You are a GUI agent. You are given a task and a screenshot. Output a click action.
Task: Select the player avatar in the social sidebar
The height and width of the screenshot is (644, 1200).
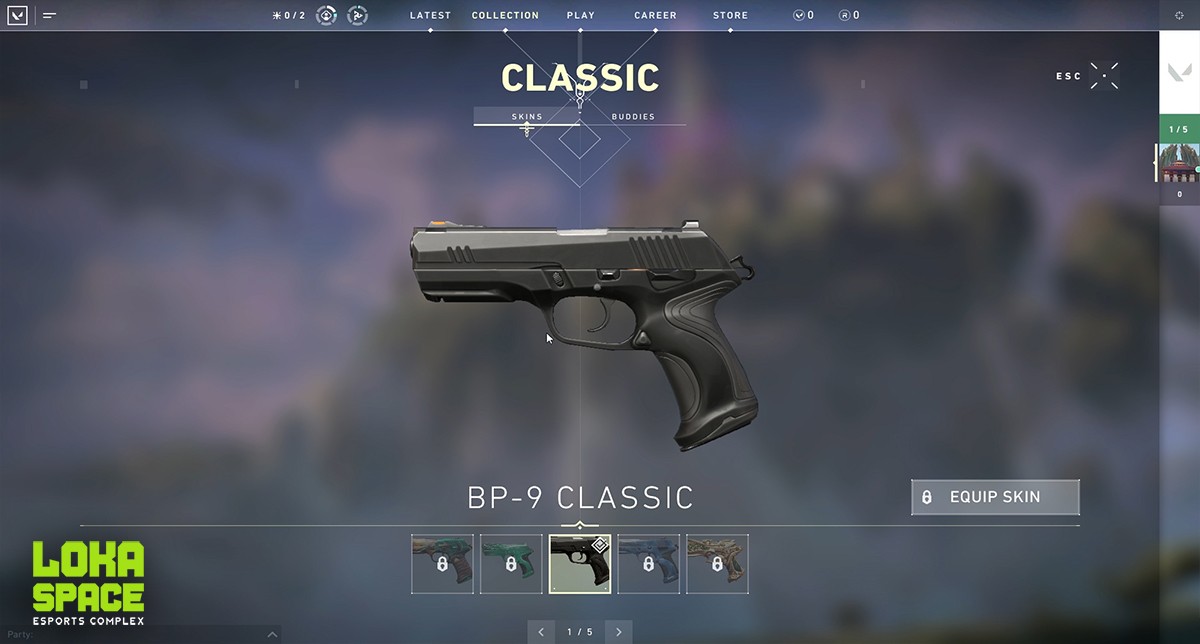coord(1179,162)
